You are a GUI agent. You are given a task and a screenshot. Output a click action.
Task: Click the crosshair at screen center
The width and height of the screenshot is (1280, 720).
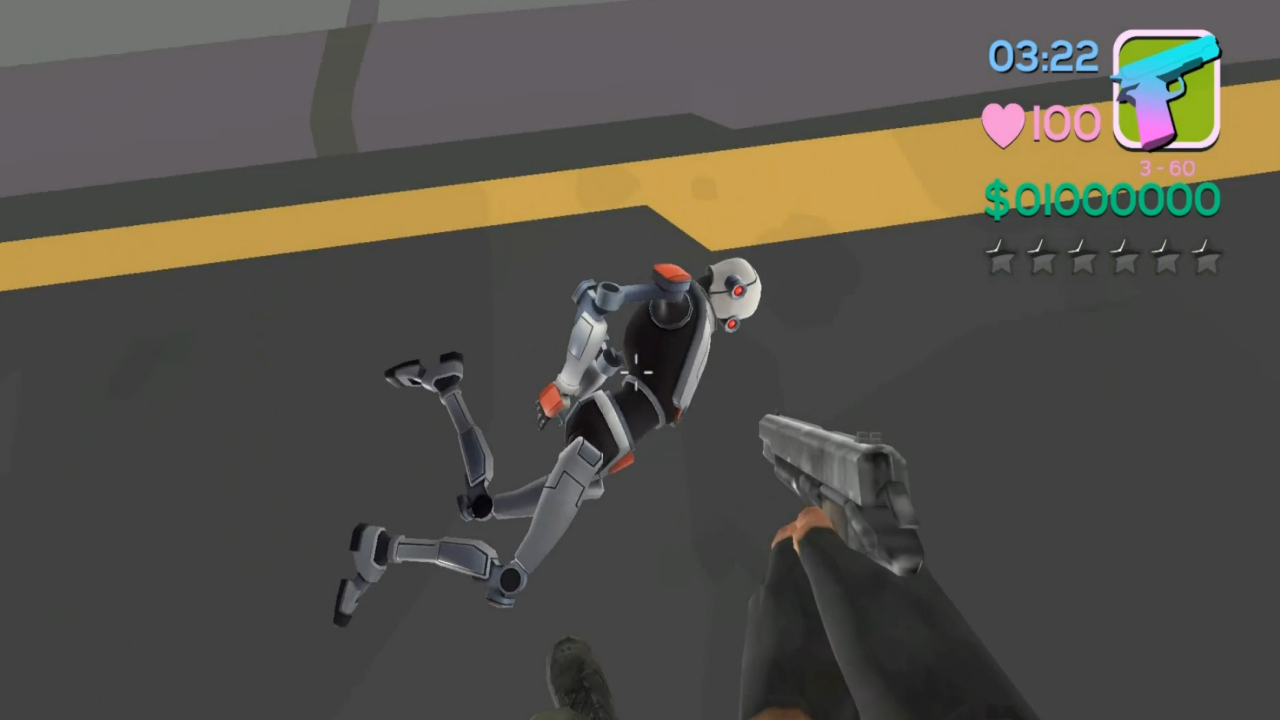click(637, 372)
